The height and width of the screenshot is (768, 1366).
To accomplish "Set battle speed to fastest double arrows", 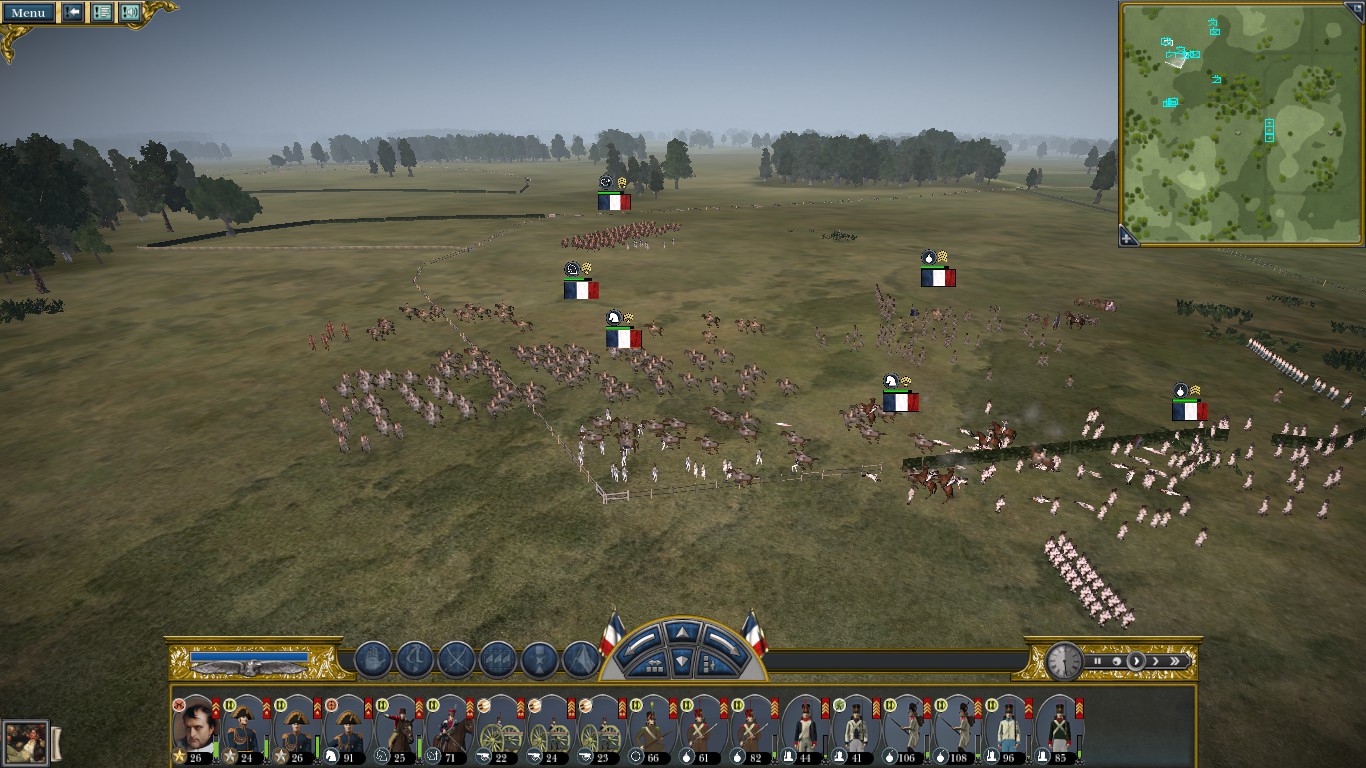I will click(x=1175, y=661).
